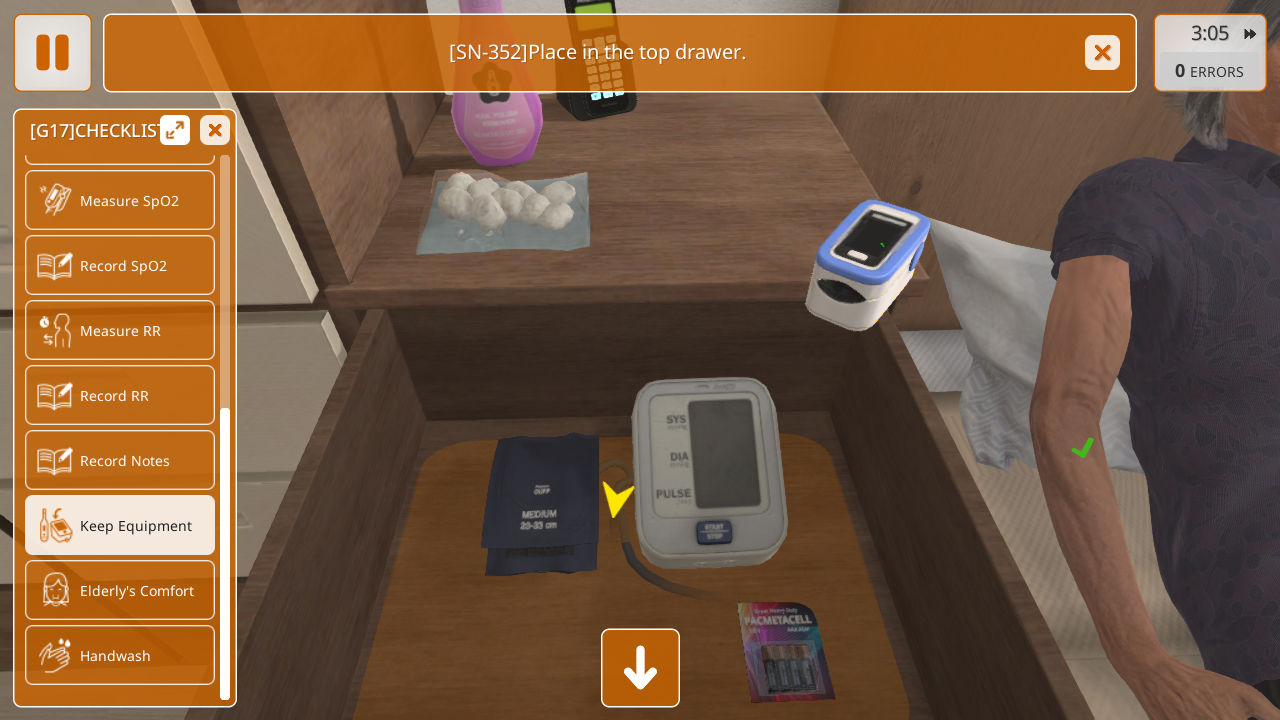Select the Elderly's Comfort checklist step
The image size is (1280, 720).
coord(120,590)
